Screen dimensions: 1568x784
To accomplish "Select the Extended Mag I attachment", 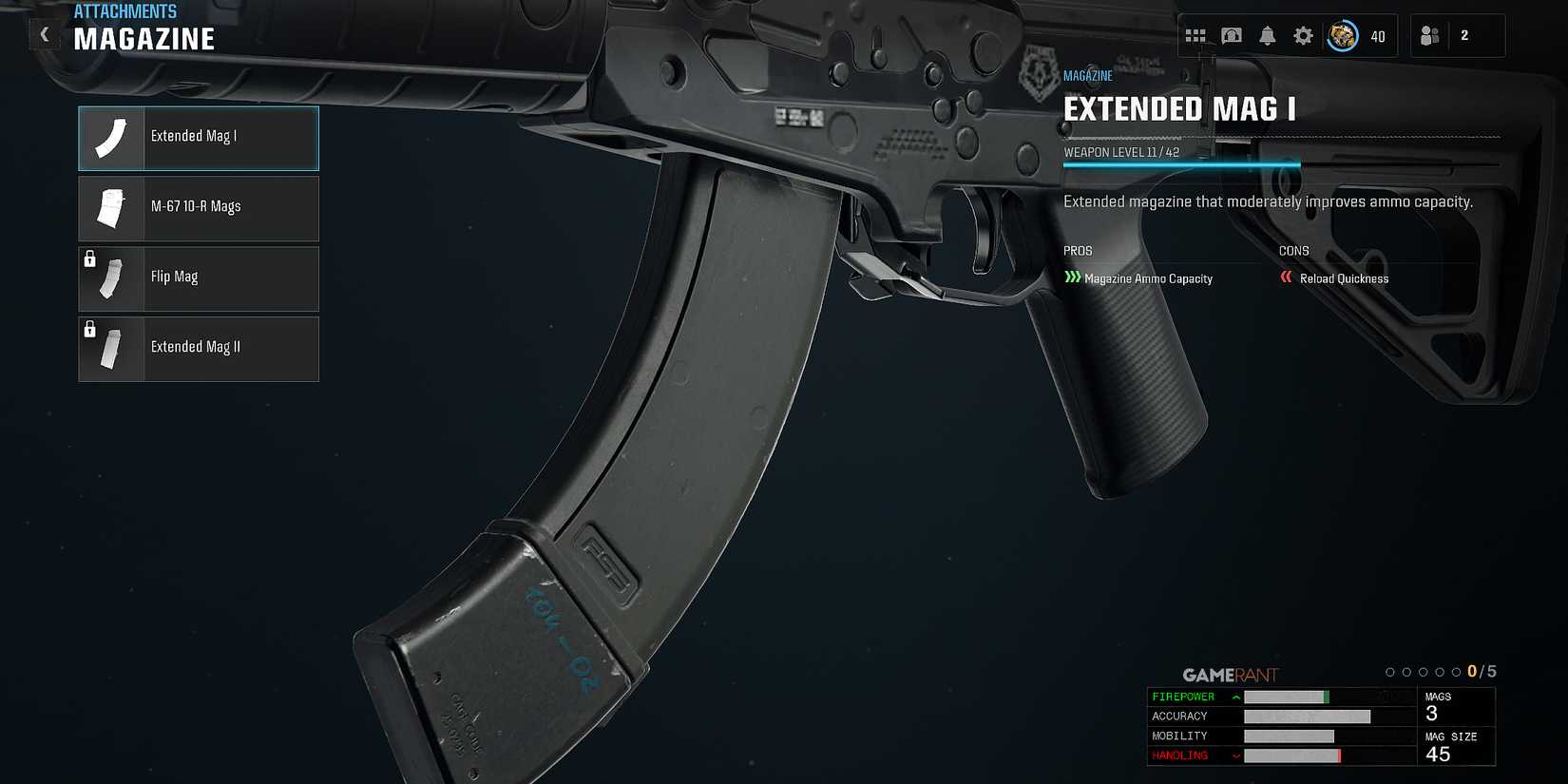I will [x=198, y=138].
